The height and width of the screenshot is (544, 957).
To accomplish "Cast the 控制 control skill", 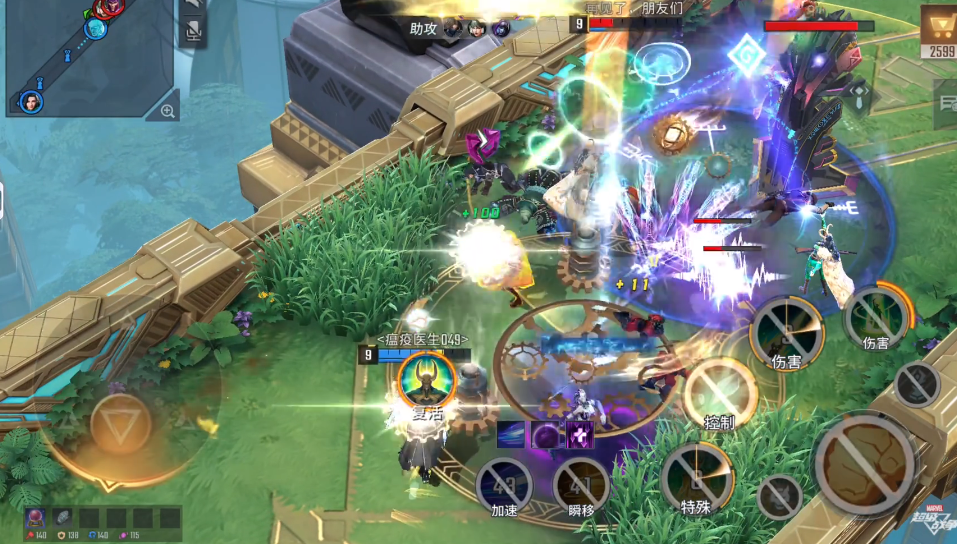I will [719, 392].
